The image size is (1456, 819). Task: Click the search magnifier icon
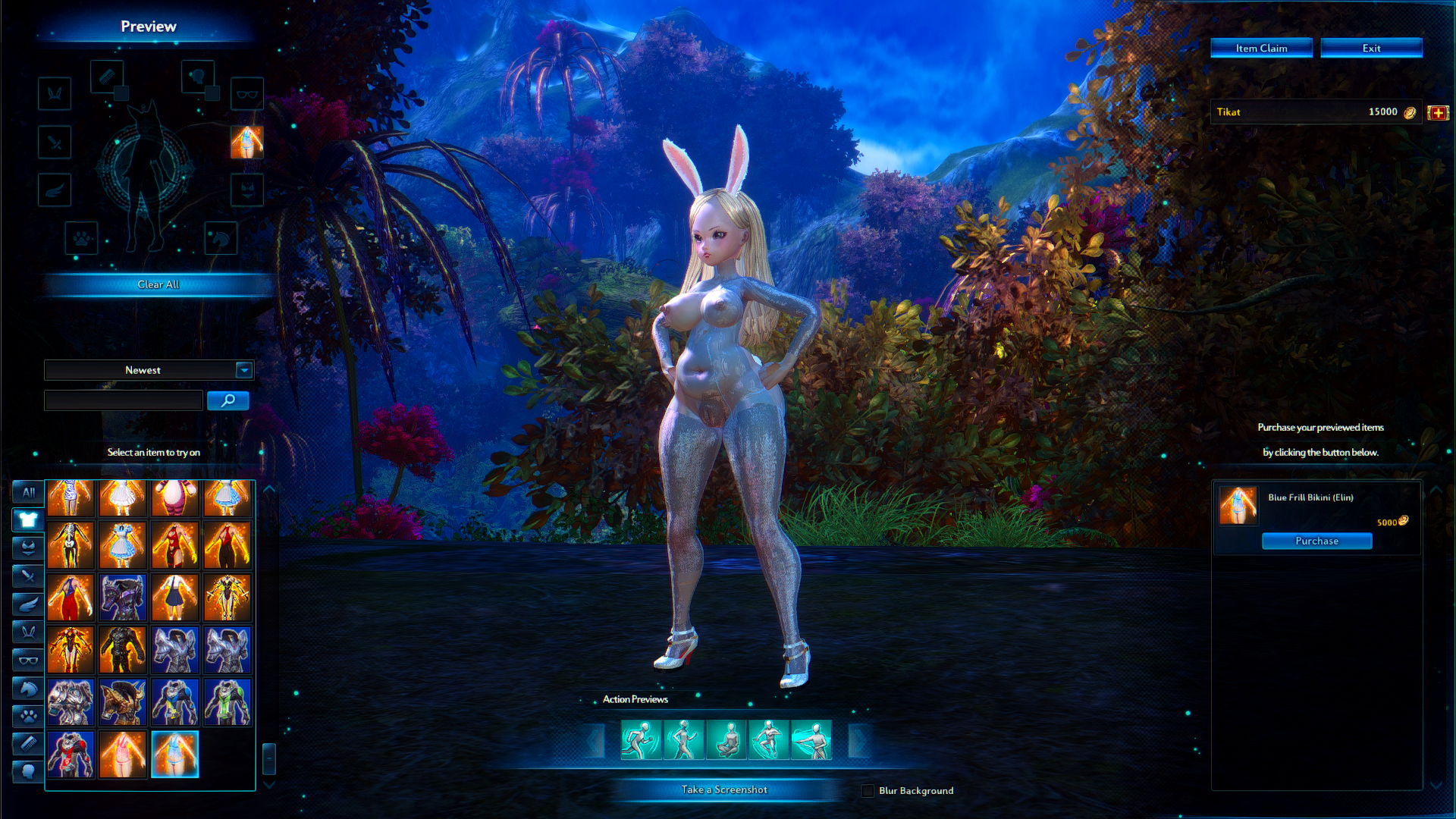pyautogui.click(x=228, y=400)
